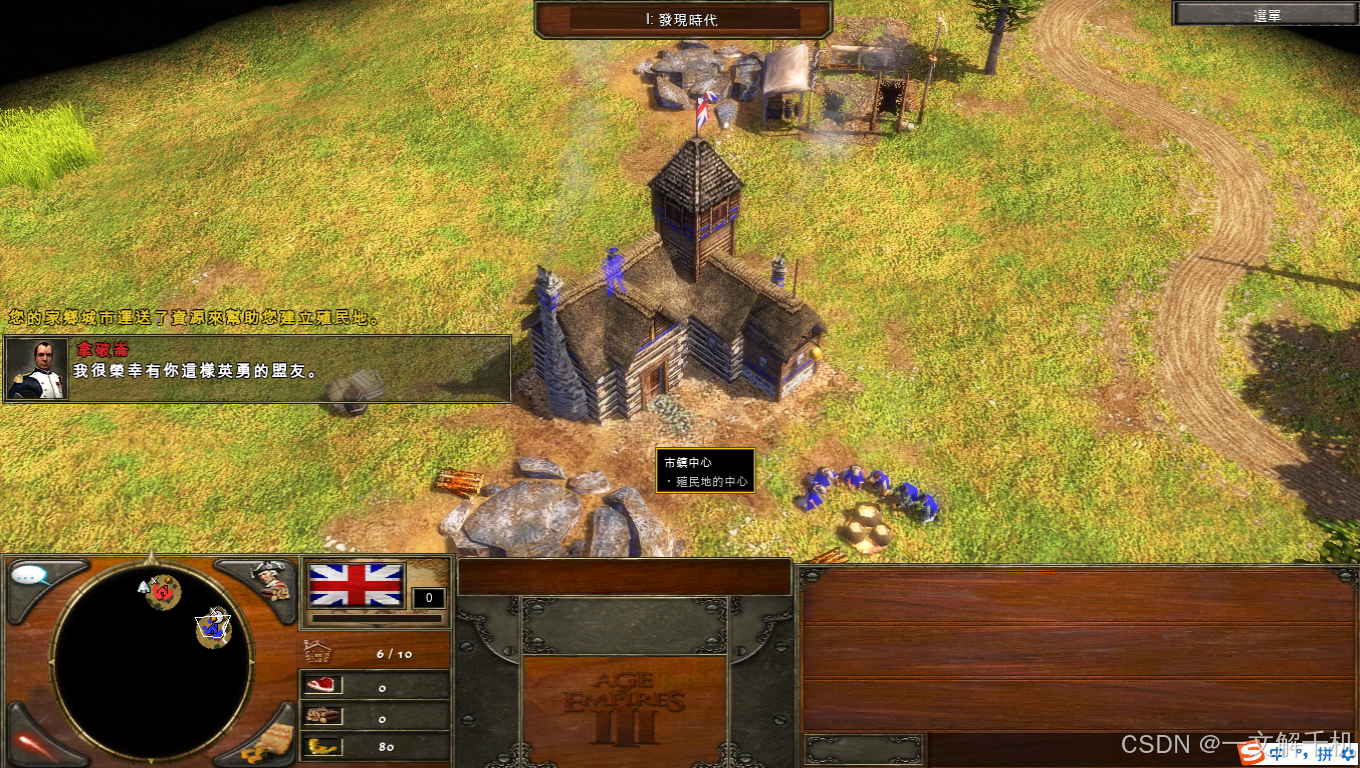Open the 選單 menu button
The height and width of the screenshot is (768, 1360).
tap(1266, 14)
